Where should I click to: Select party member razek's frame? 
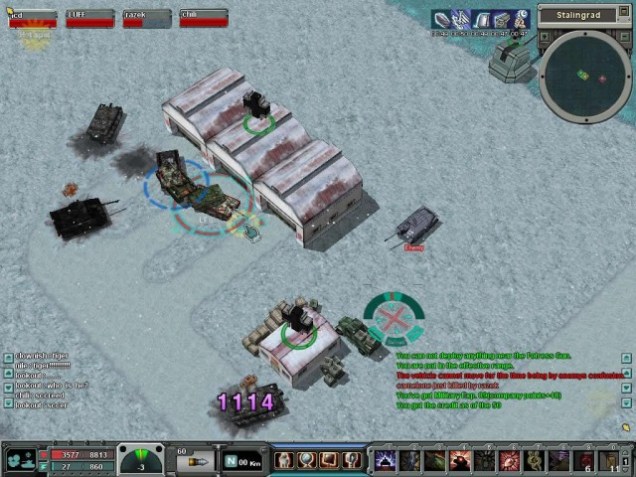[147, 17]
